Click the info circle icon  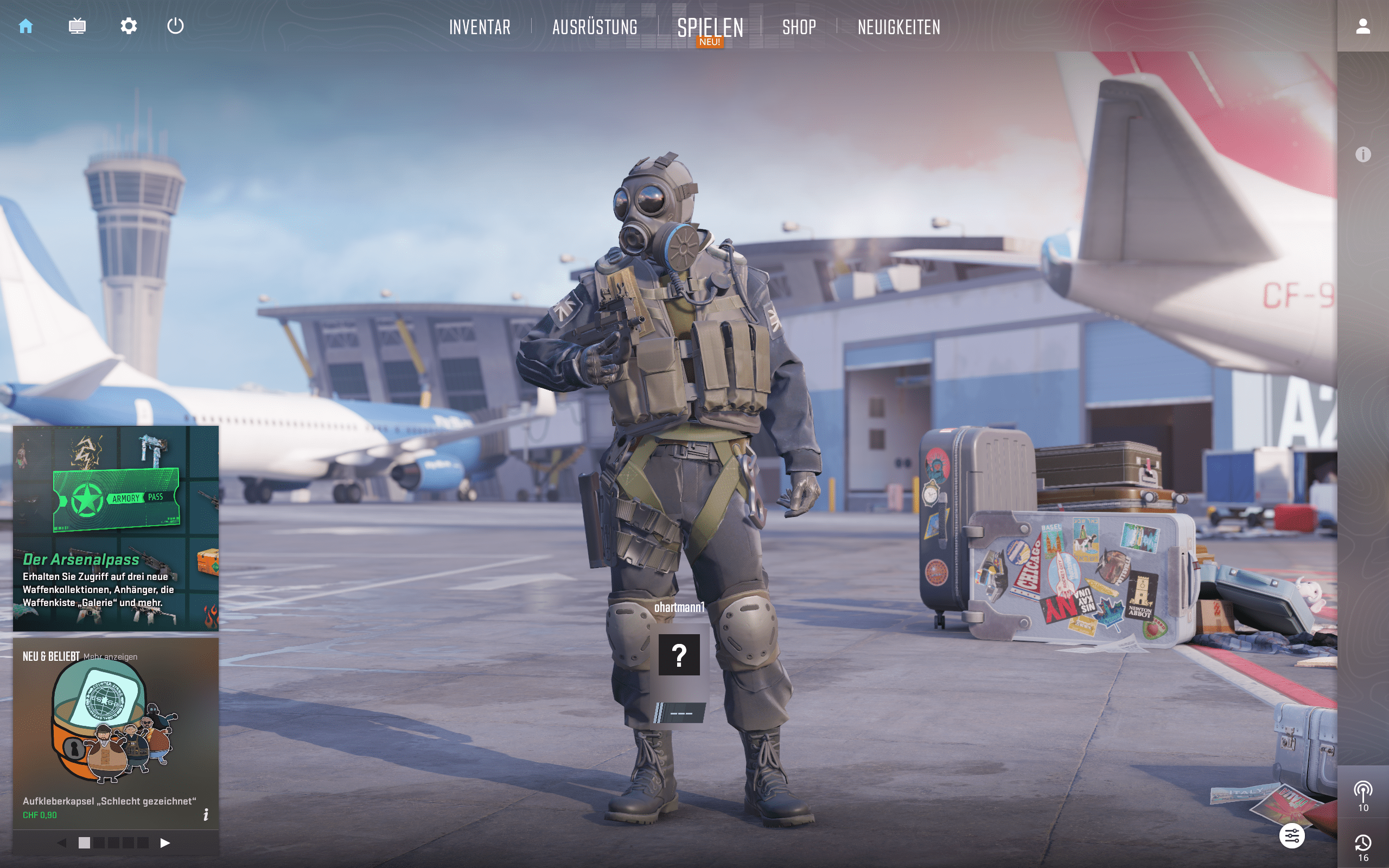pyautogui.click(x=1362, y=155)
